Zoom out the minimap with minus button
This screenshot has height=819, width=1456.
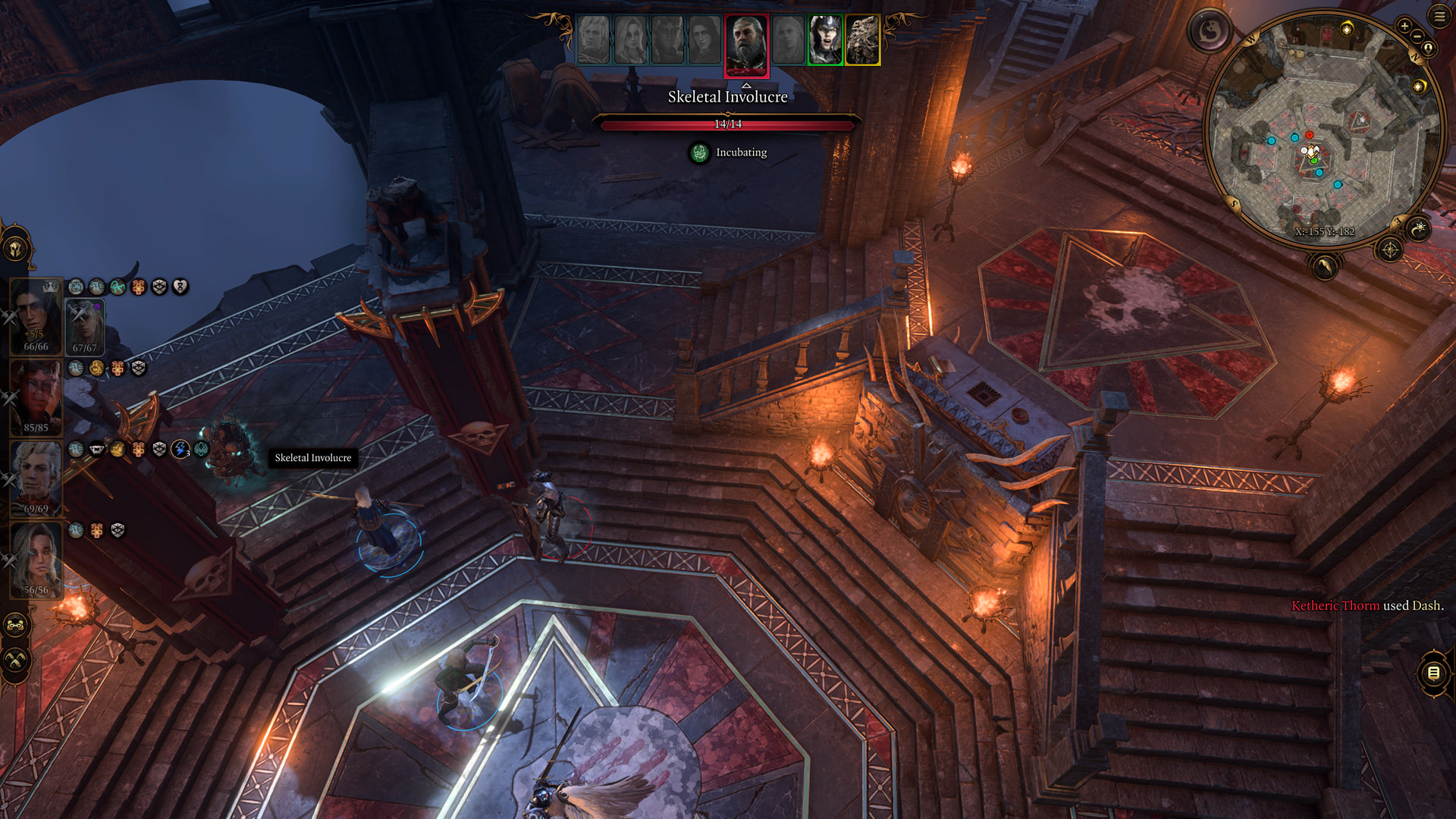pos(1417,36)
